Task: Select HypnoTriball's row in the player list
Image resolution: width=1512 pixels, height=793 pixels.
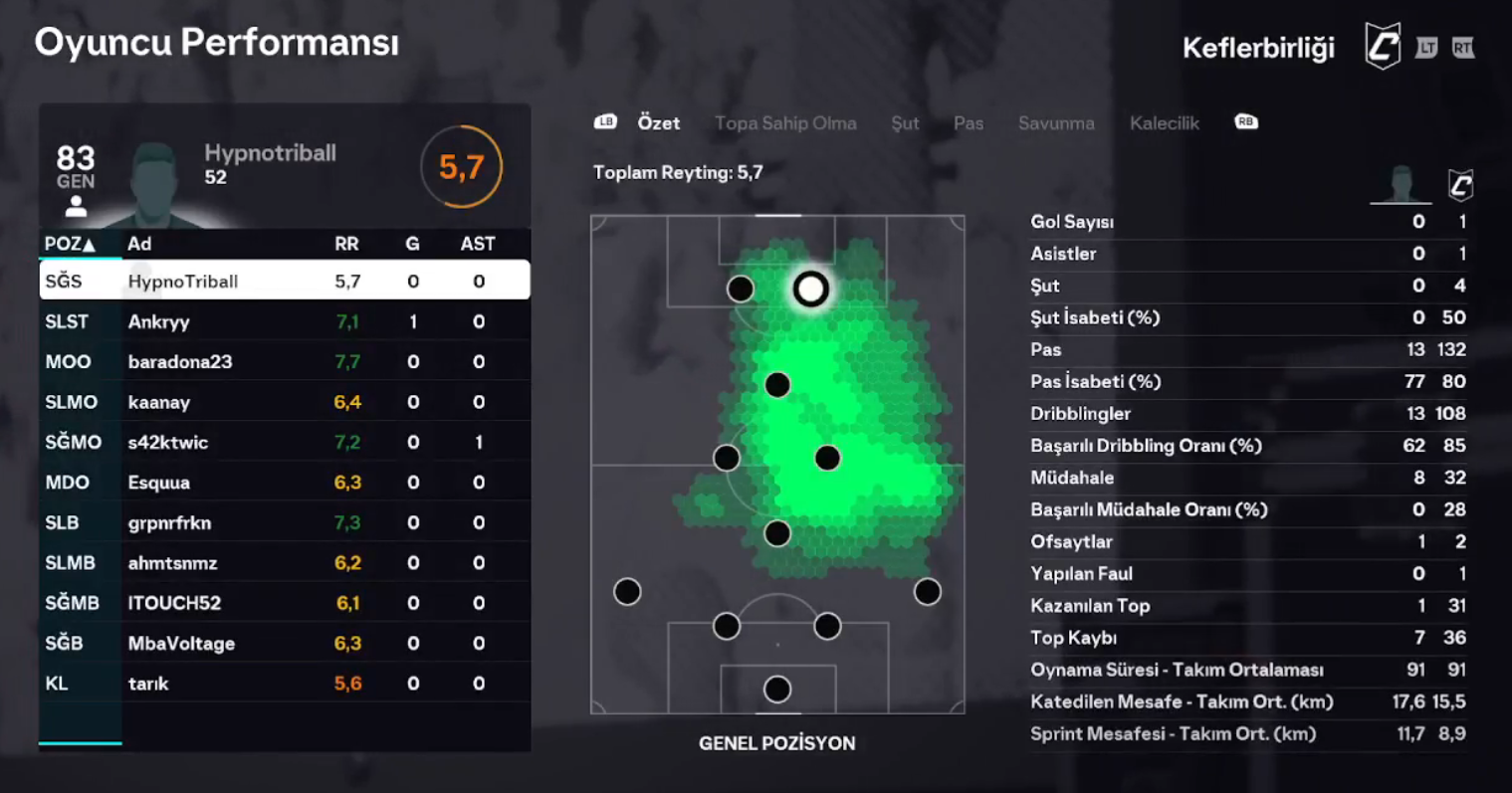Action: point(284,282)
